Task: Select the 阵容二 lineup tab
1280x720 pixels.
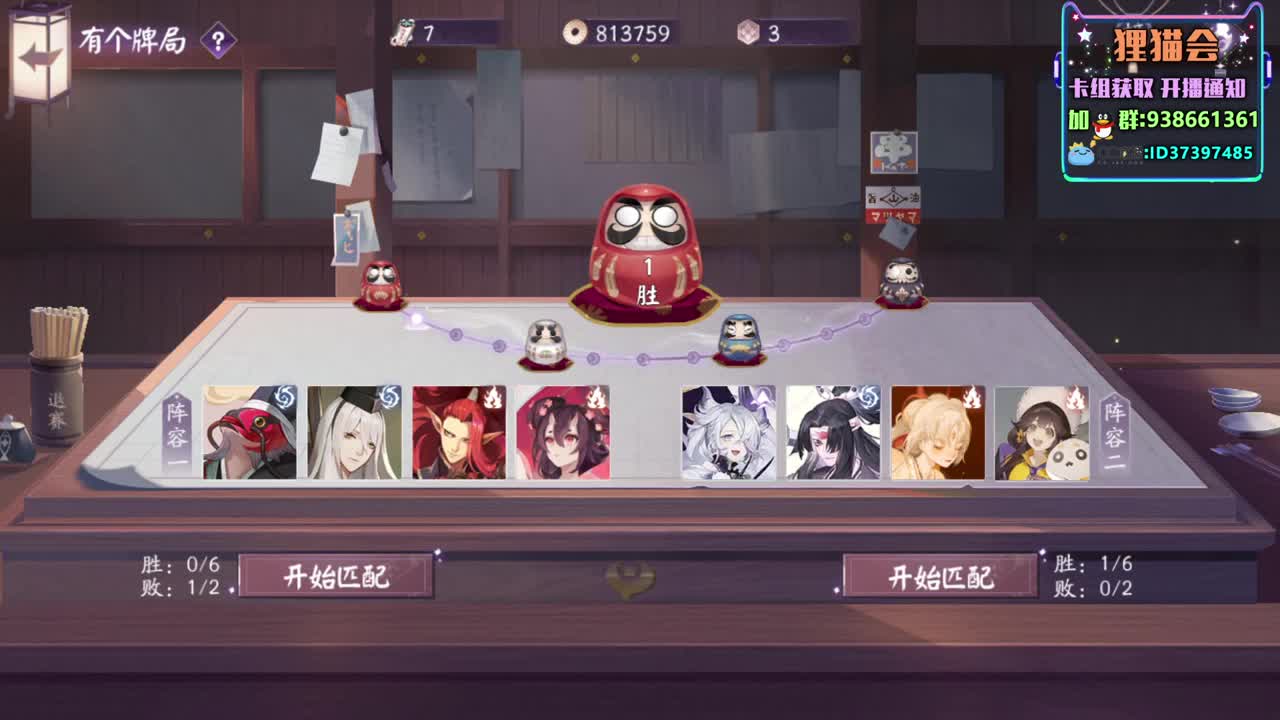Action: [1117, 435]
